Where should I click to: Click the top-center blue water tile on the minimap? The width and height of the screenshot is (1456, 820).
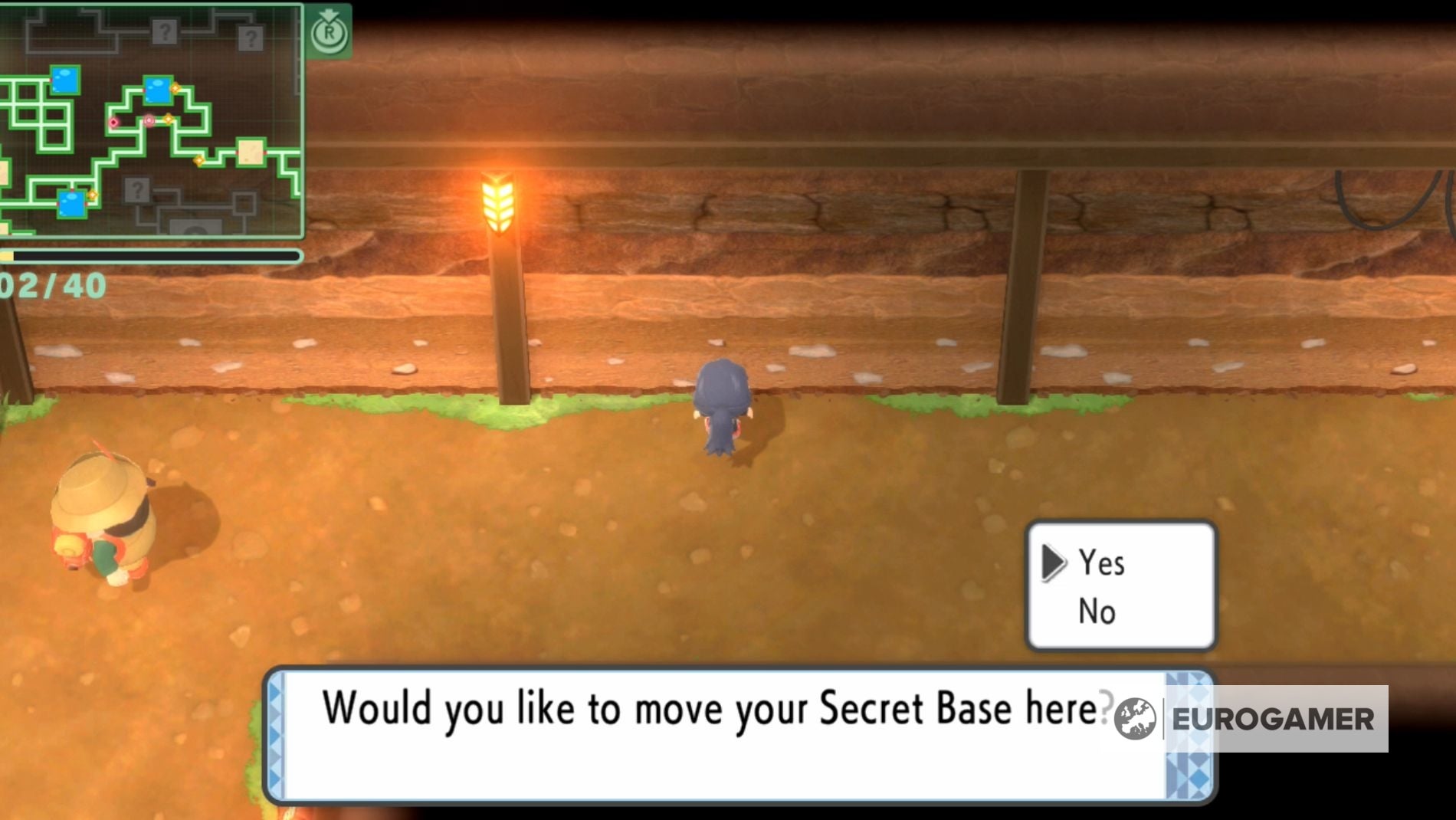click(x=158, y=90)
